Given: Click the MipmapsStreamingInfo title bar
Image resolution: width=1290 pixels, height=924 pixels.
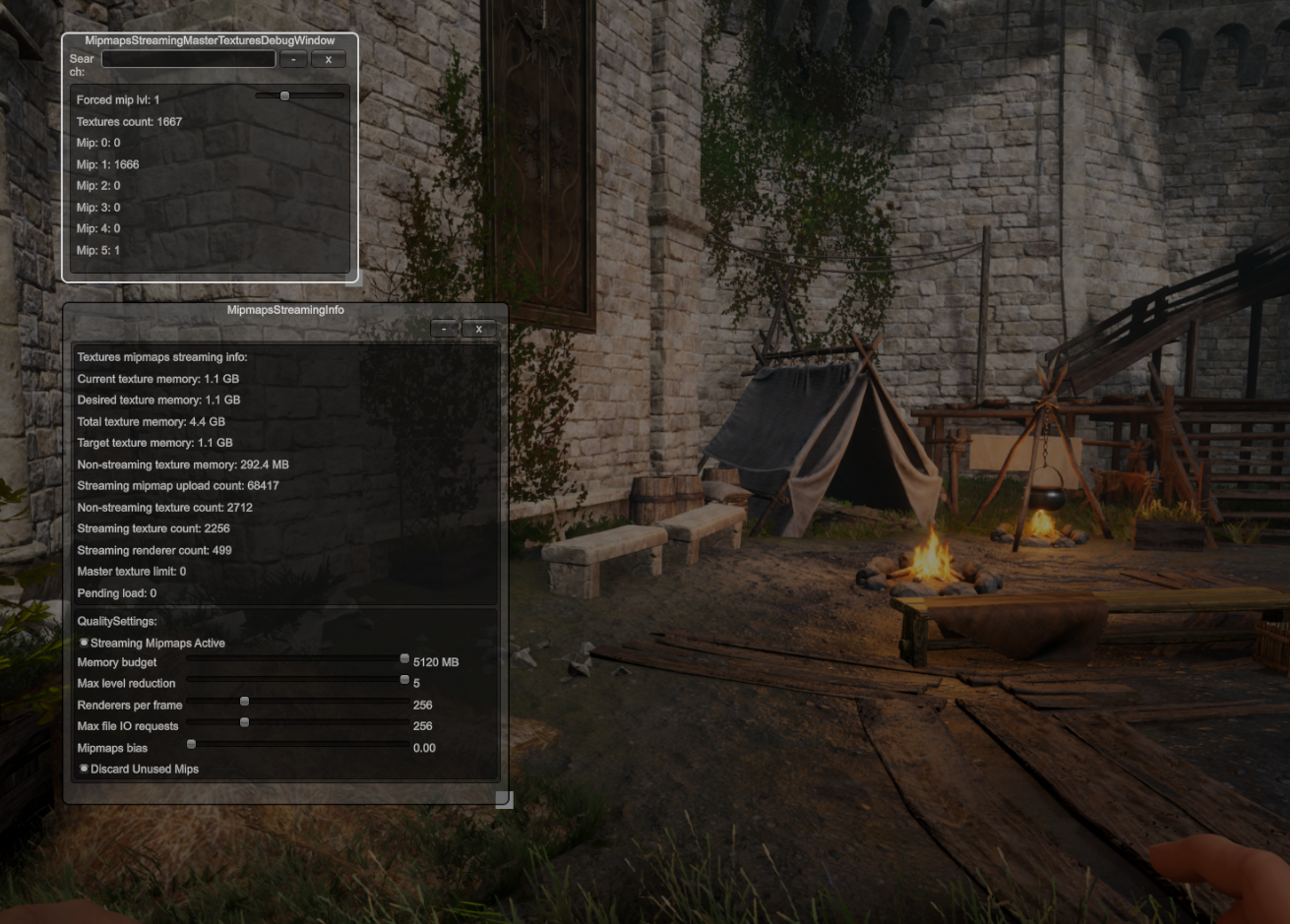Looking at the screenshot, I should click(x=284, y=309).
